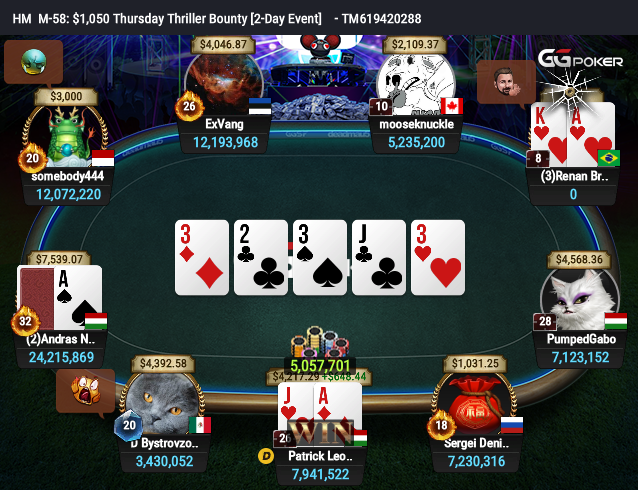Click the globe emoji speech bubble

click(33, 60)
